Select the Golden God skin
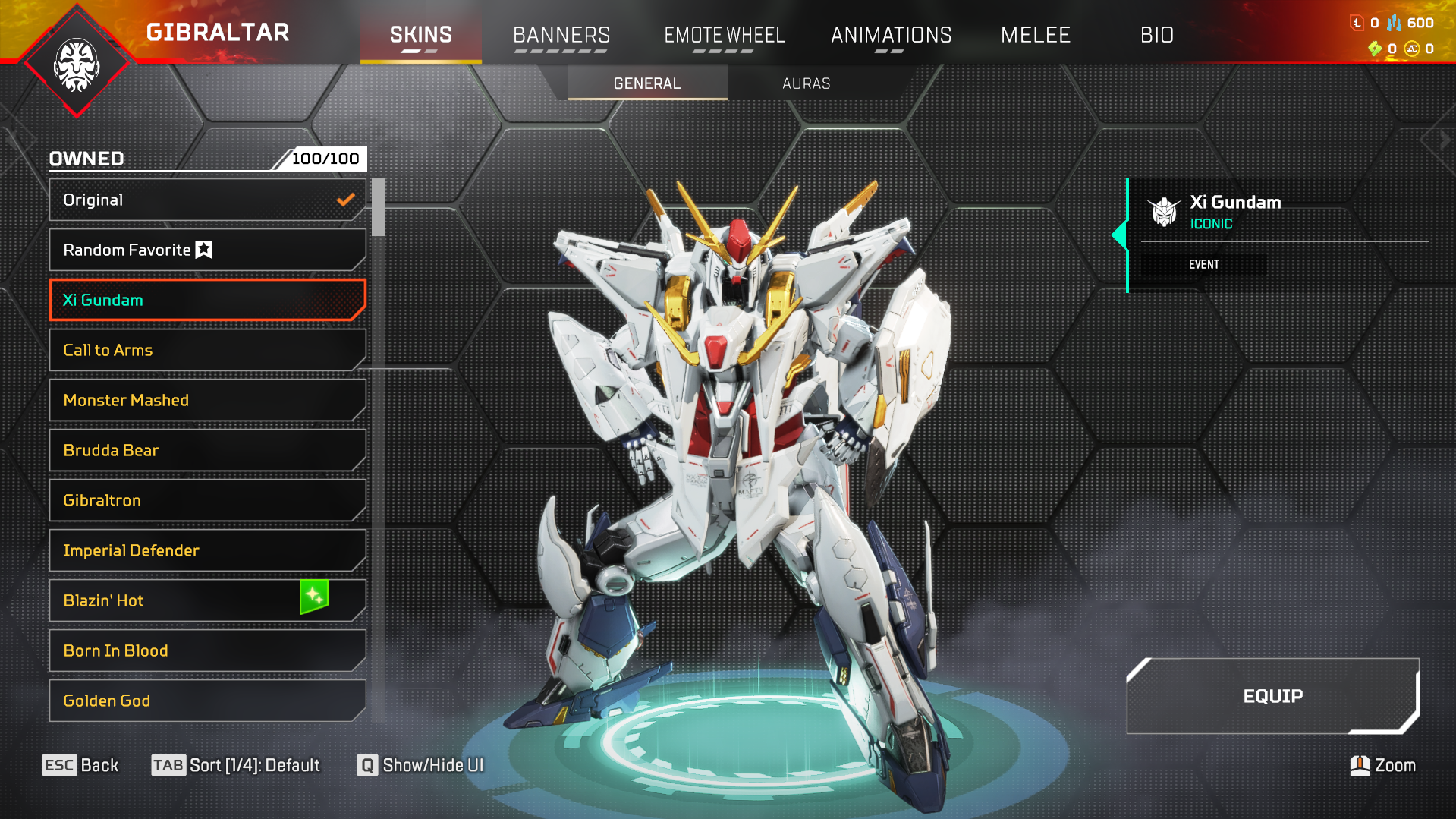 [x=206, y=701]
